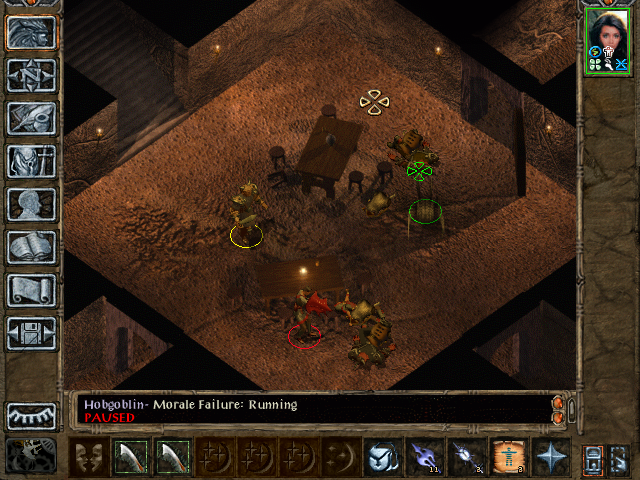Screen dimensions: 640x480
Task: Select the dragon head return-to-game button
Action: (32, 32)
